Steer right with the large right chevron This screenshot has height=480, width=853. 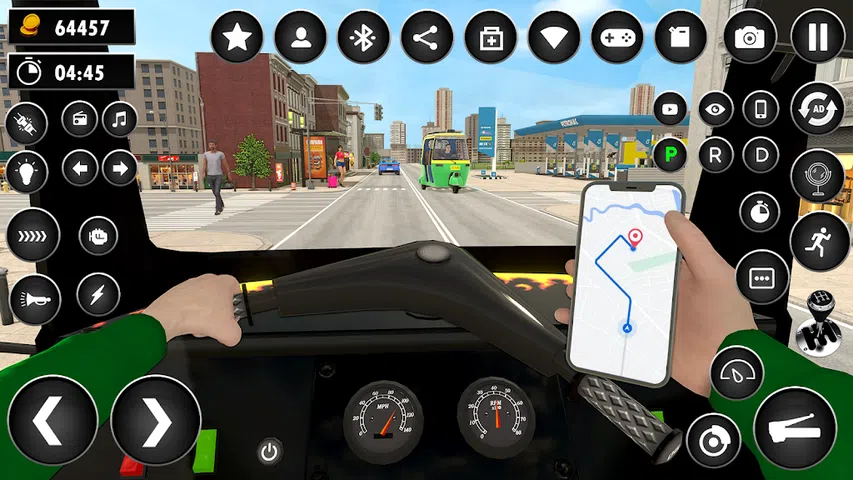point(155,421)
